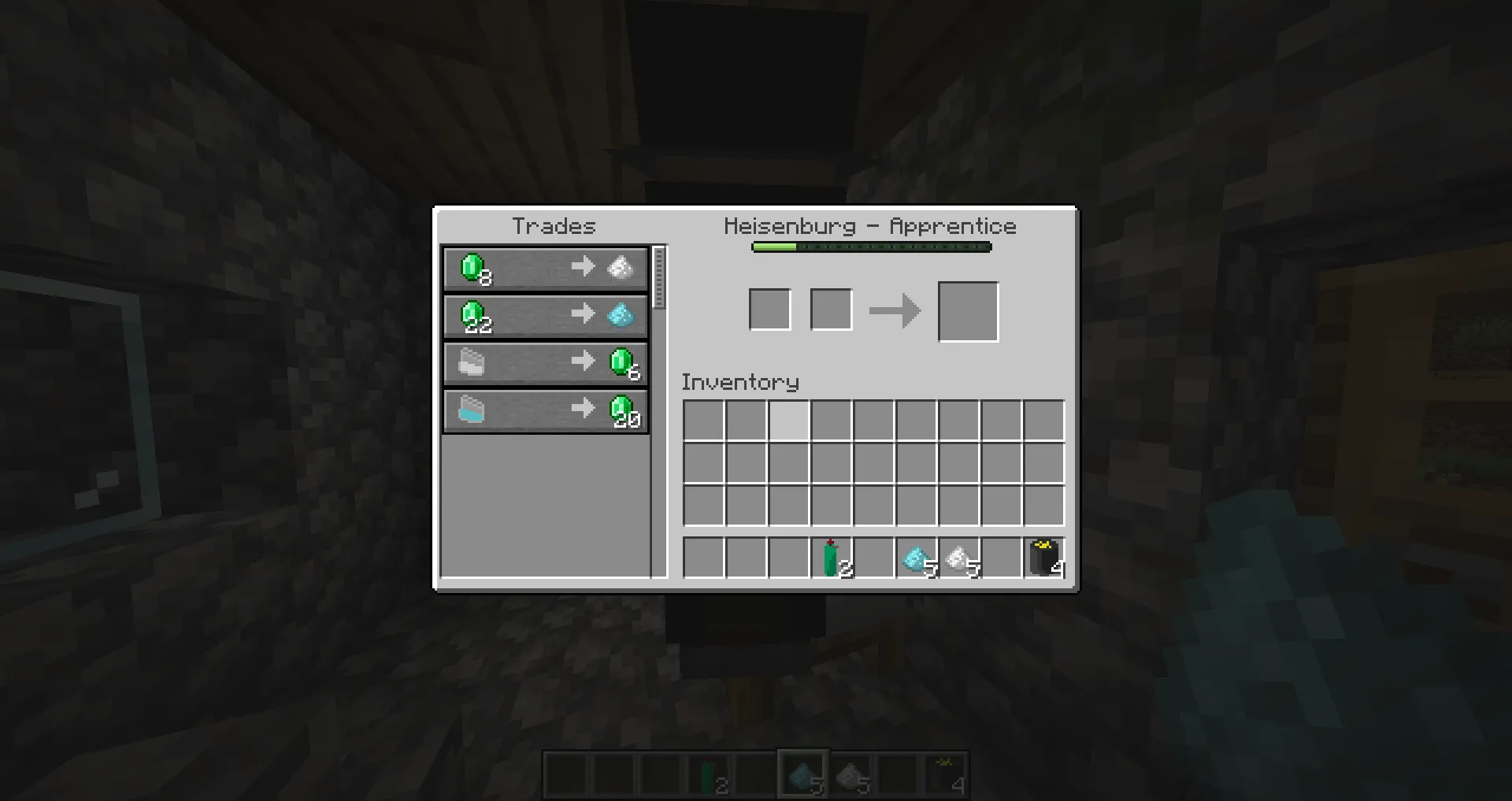Click Heisenburg's experience progress bar
Image resolution: width=1512 pixels, height=801 pixels.
click(870, 246)
